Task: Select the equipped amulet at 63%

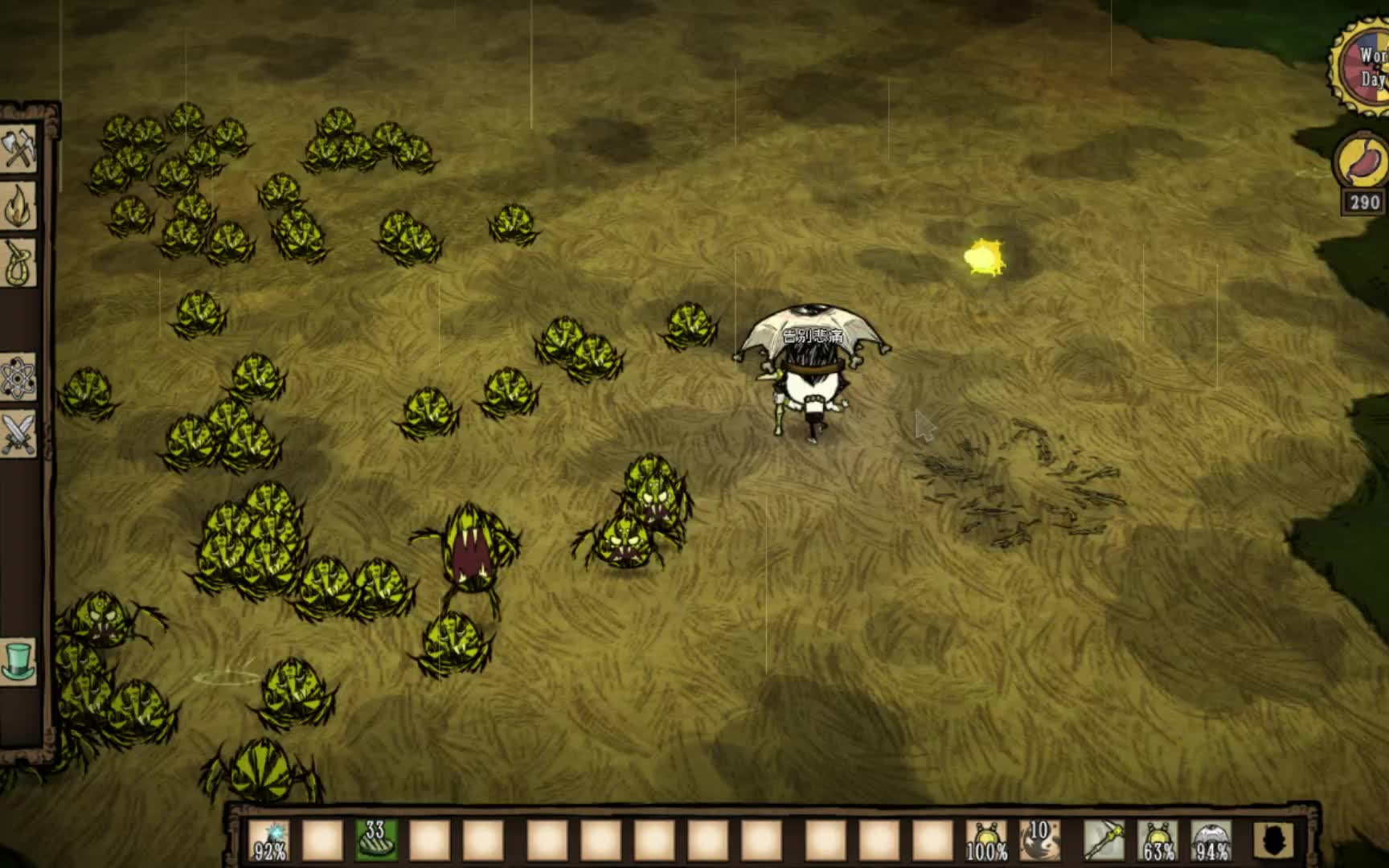Action: tap(1157, 841)
